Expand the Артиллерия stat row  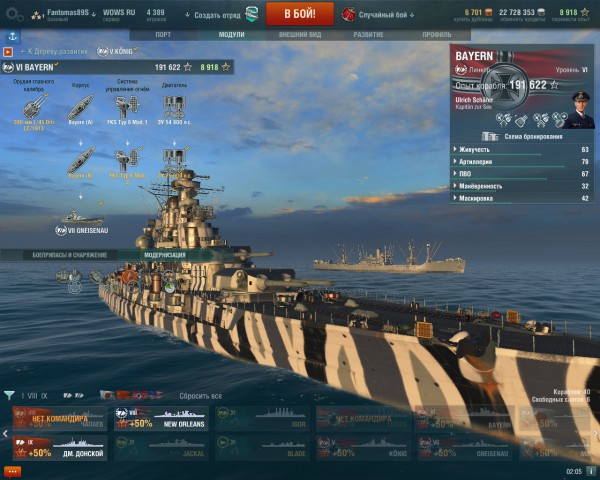pos(520,161)
